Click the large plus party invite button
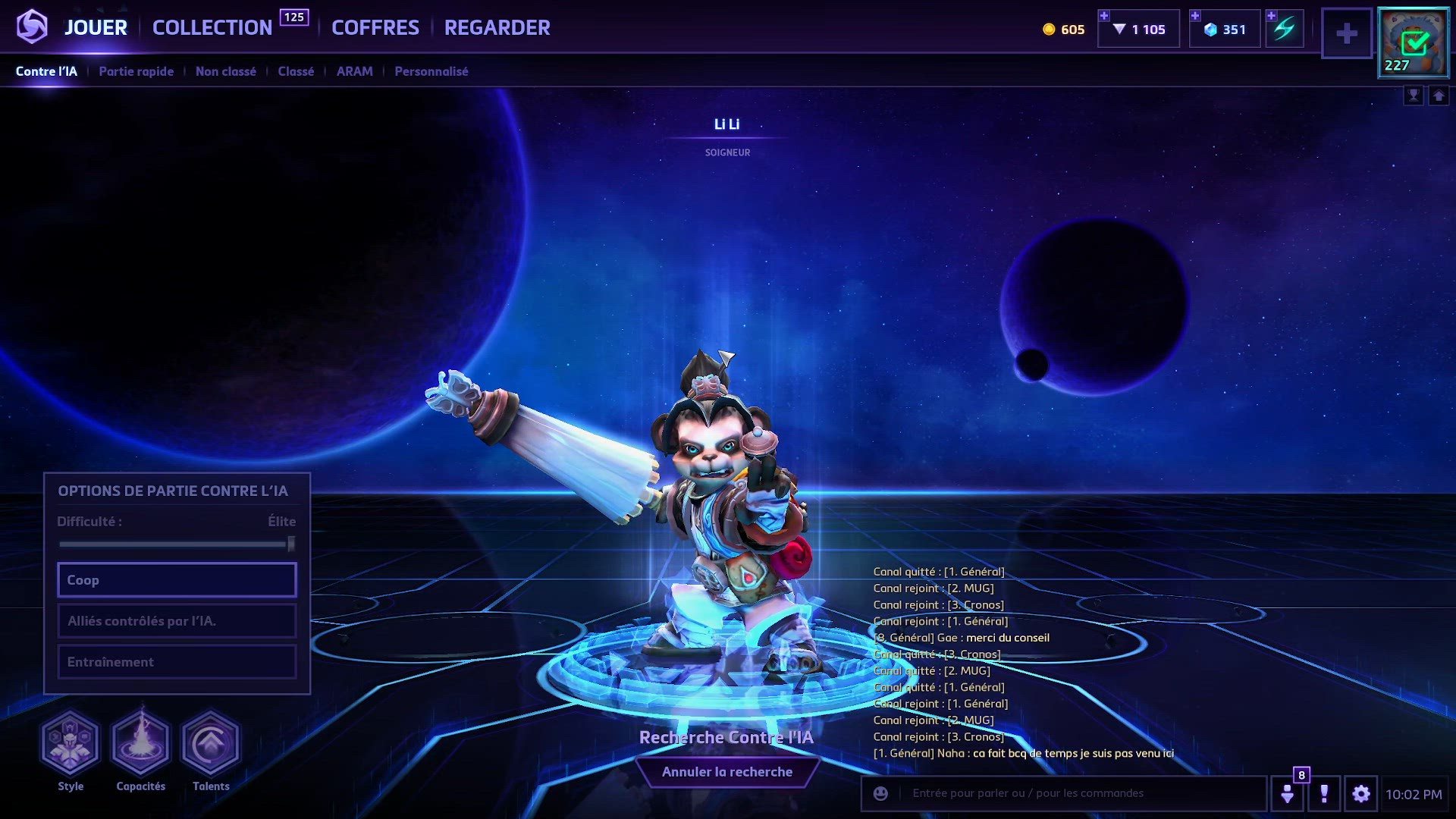The image size is (1456, 819). pyautogui.click(x=1347, y=33)
